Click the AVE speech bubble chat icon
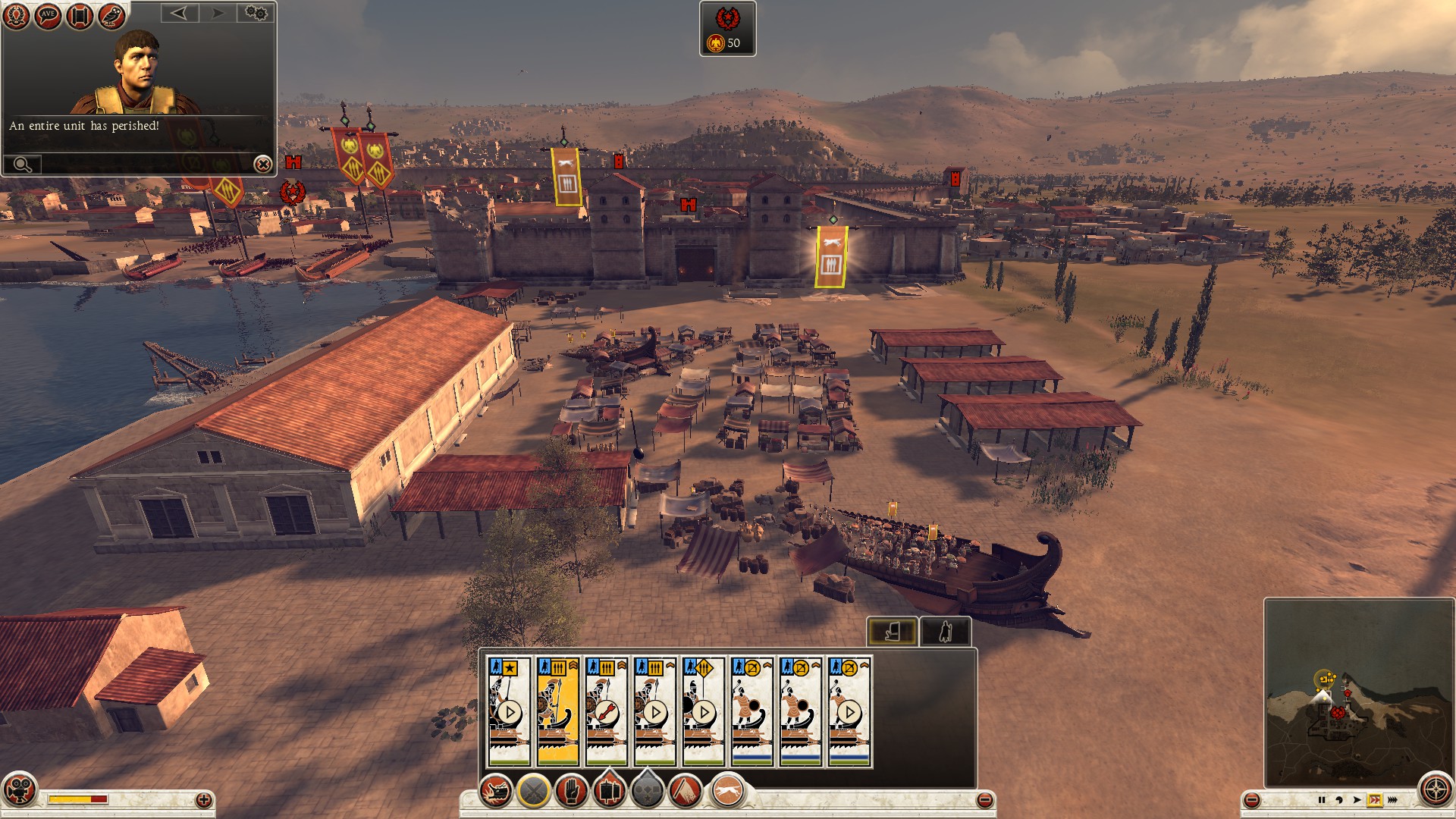 [x=48, y=16]
